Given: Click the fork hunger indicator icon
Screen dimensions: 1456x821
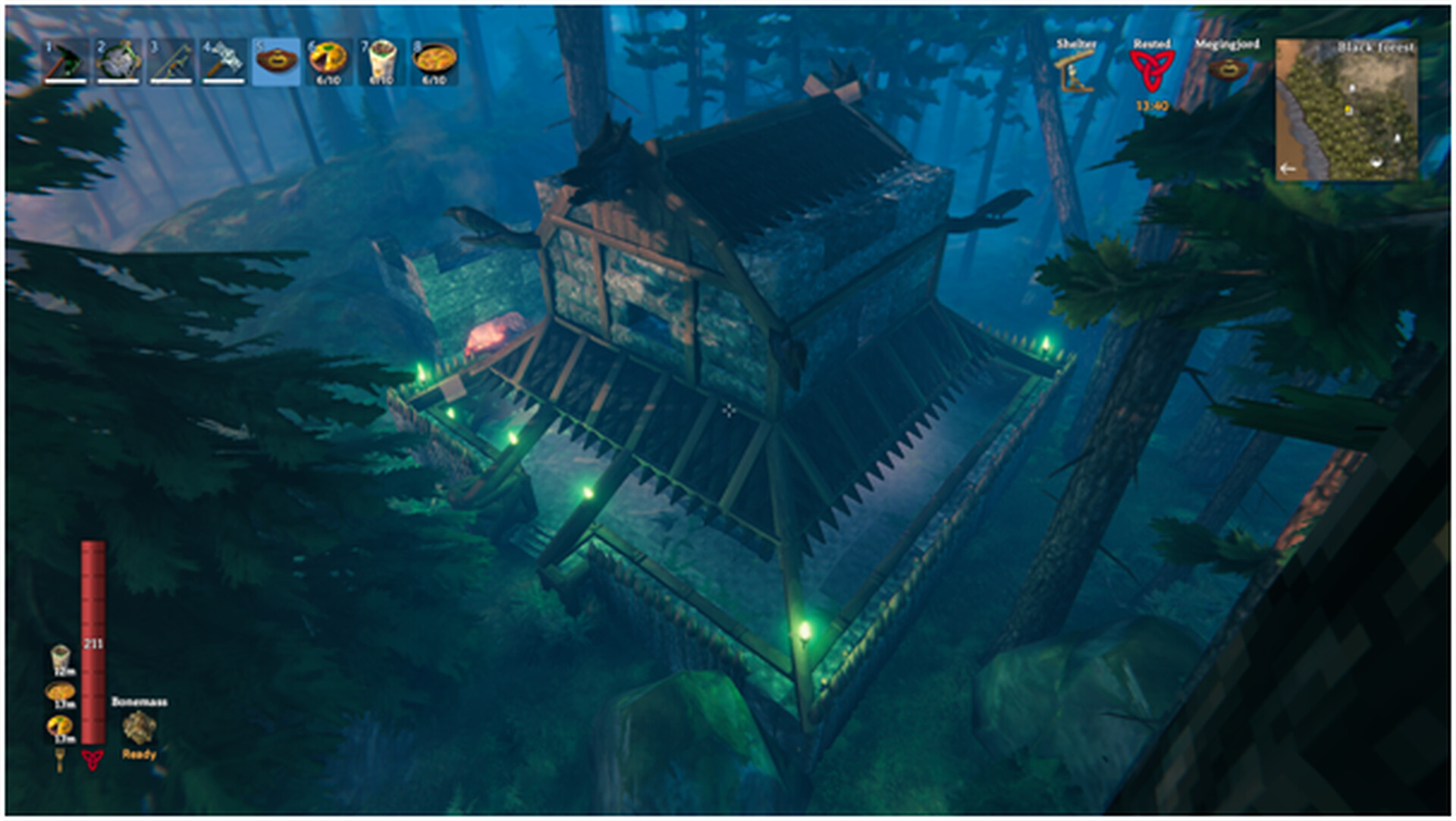Looking at the screenshot, I should tap(60, 760).
